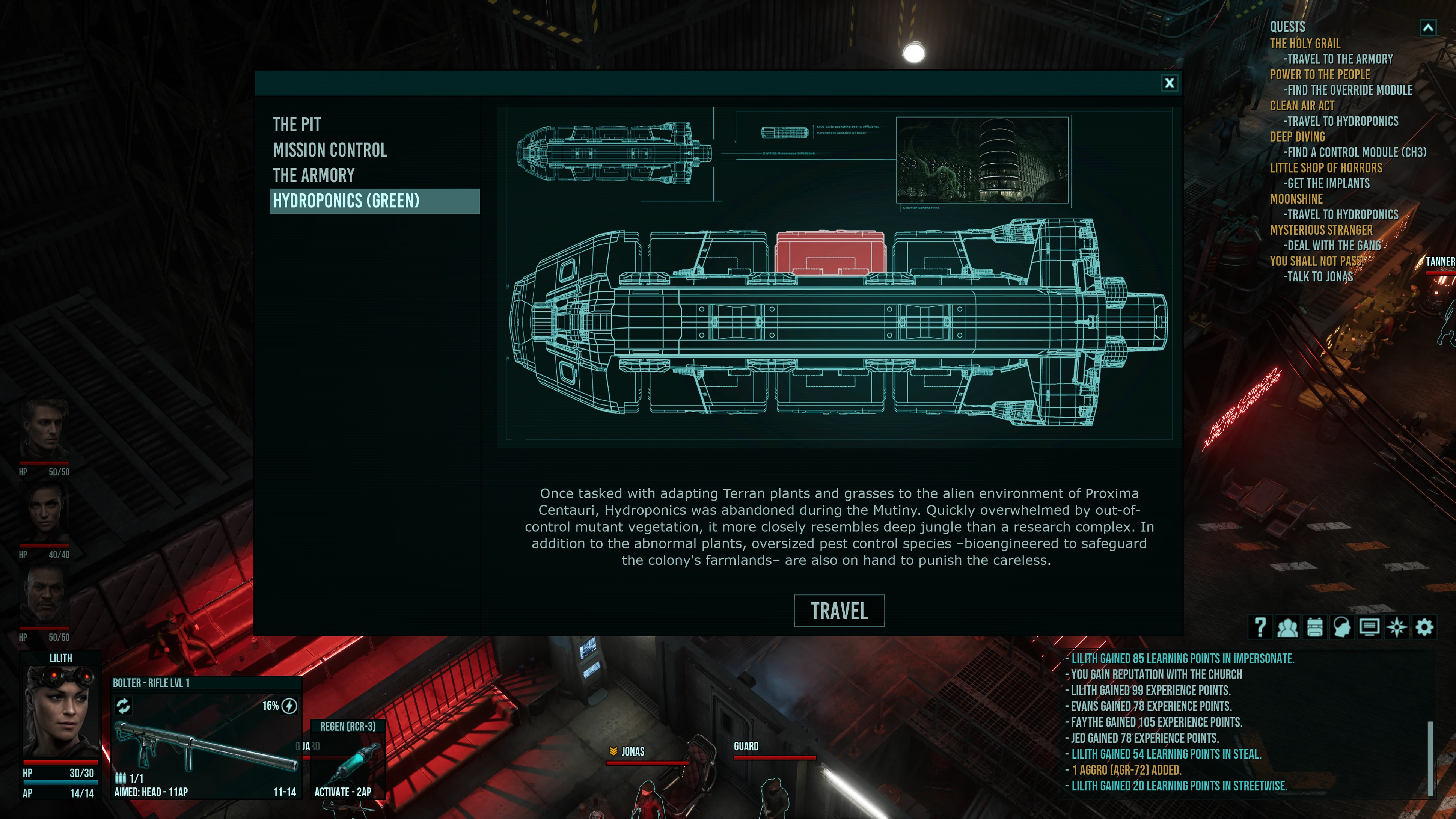The height and width of the screenshot is (819, 1456).
Task: Select The Pit destination
Action: tap(297, 124)
